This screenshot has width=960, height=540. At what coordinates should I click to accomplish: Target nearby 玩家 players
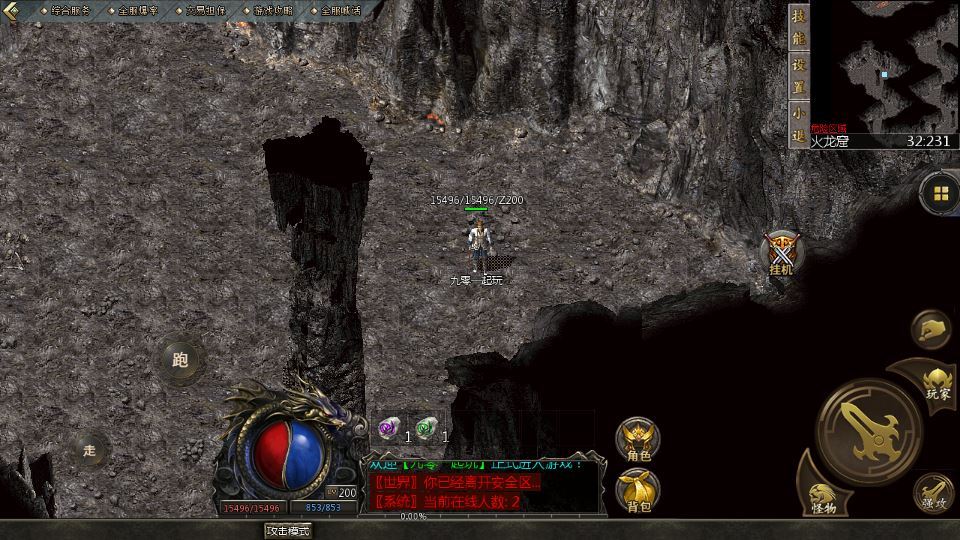[937, 381]
